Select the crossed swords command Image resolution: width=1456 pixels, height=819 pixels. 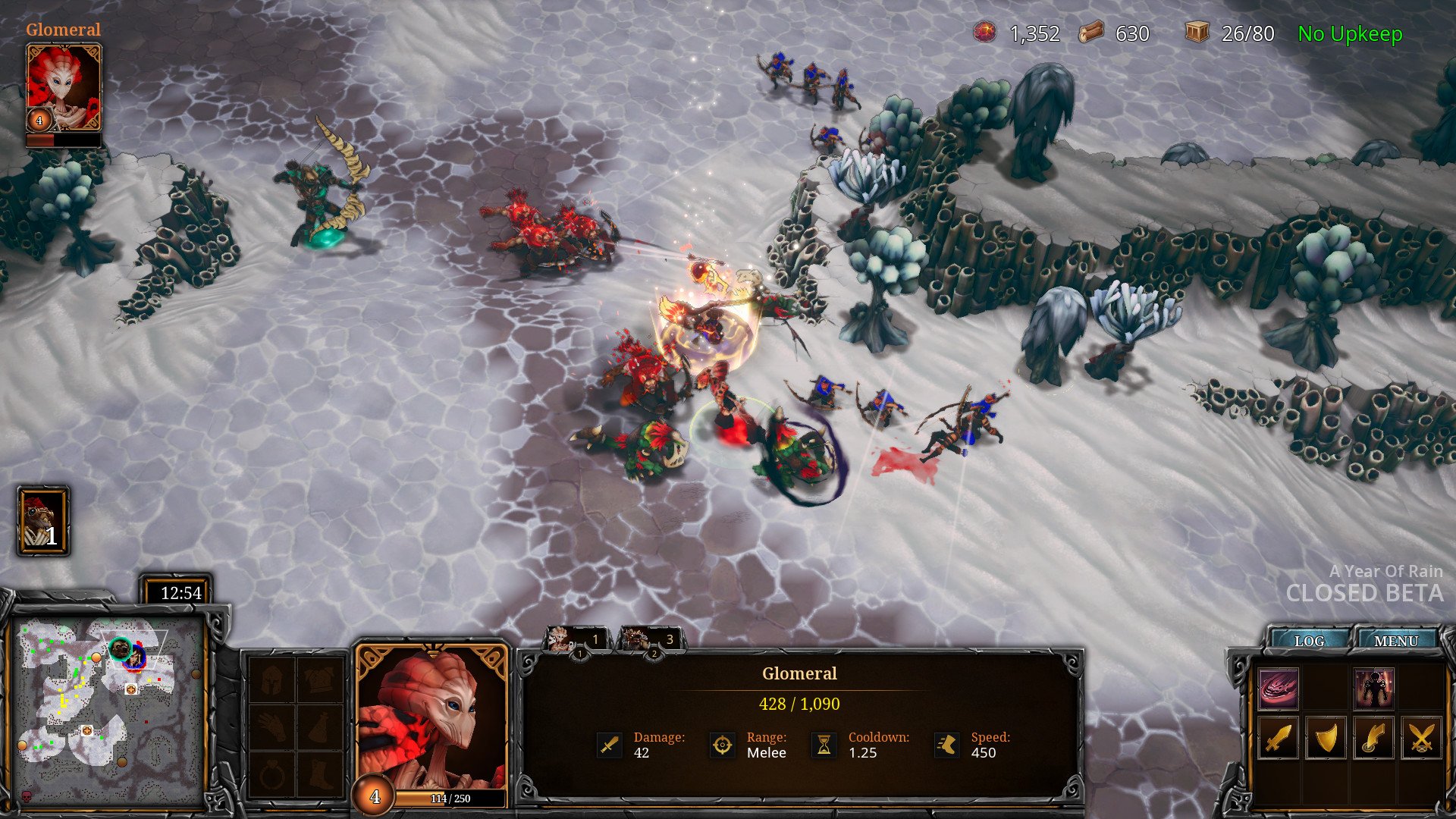[1421, 737]
